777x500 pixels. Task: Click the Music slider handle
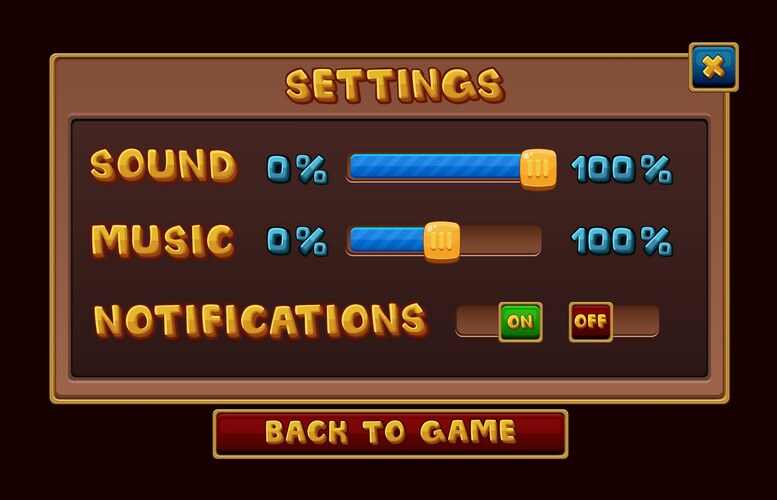(441, 240)
